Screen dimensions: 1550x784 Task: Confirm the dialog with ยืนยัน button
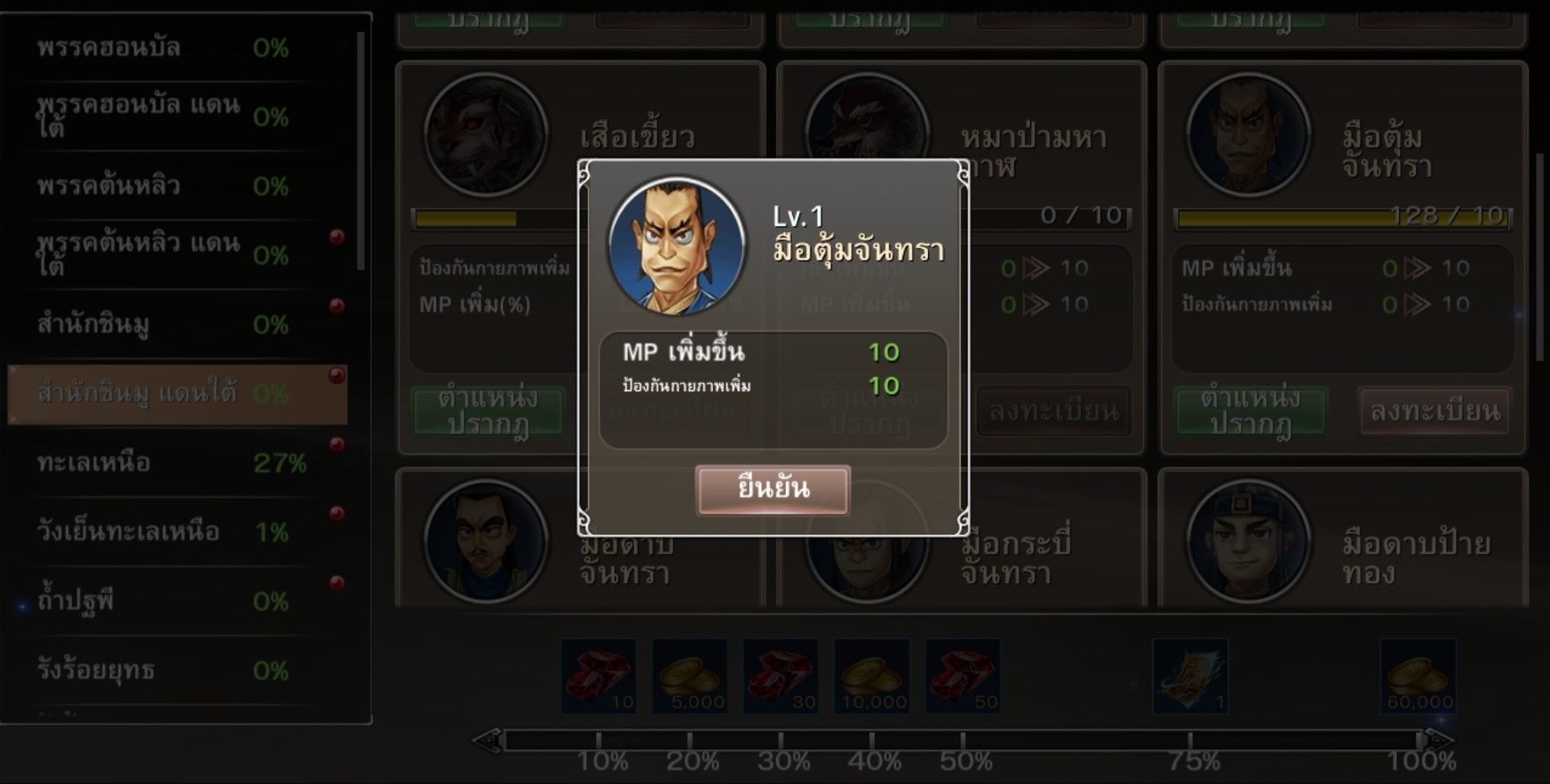[772, 488]
